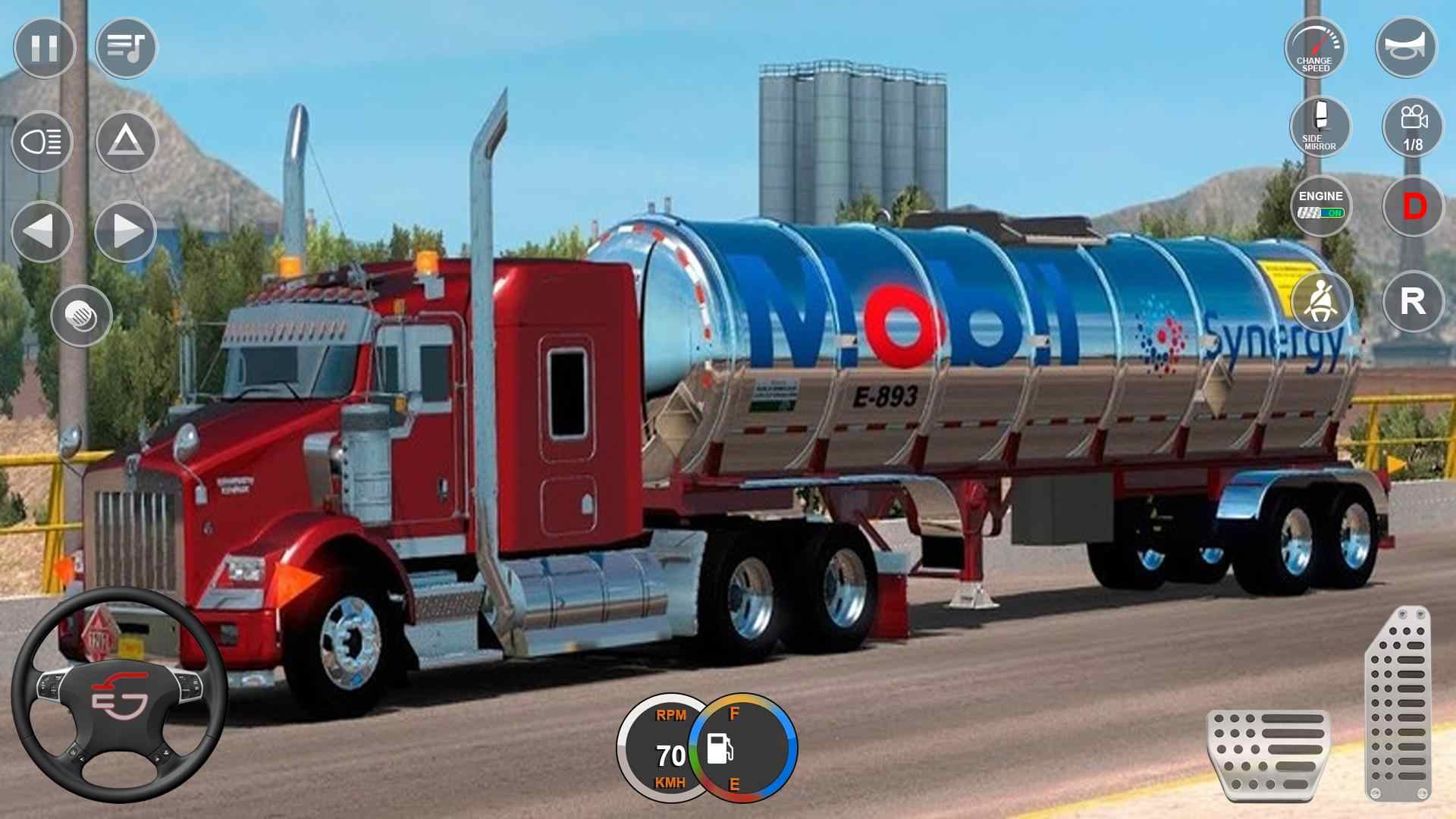Screen dimensions: 1456x819
Task: Activate the hazard warning lights
Action: coord(126,140)
